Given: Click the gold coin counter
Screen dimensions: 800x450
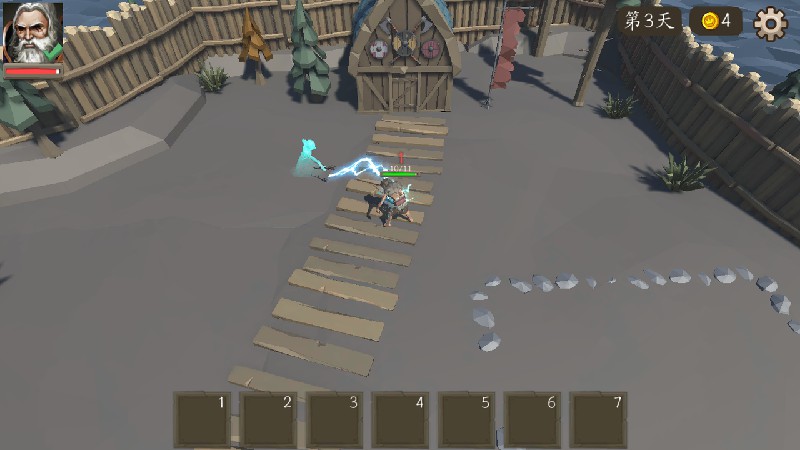Looking at the screenshot, I should (717, 21).
